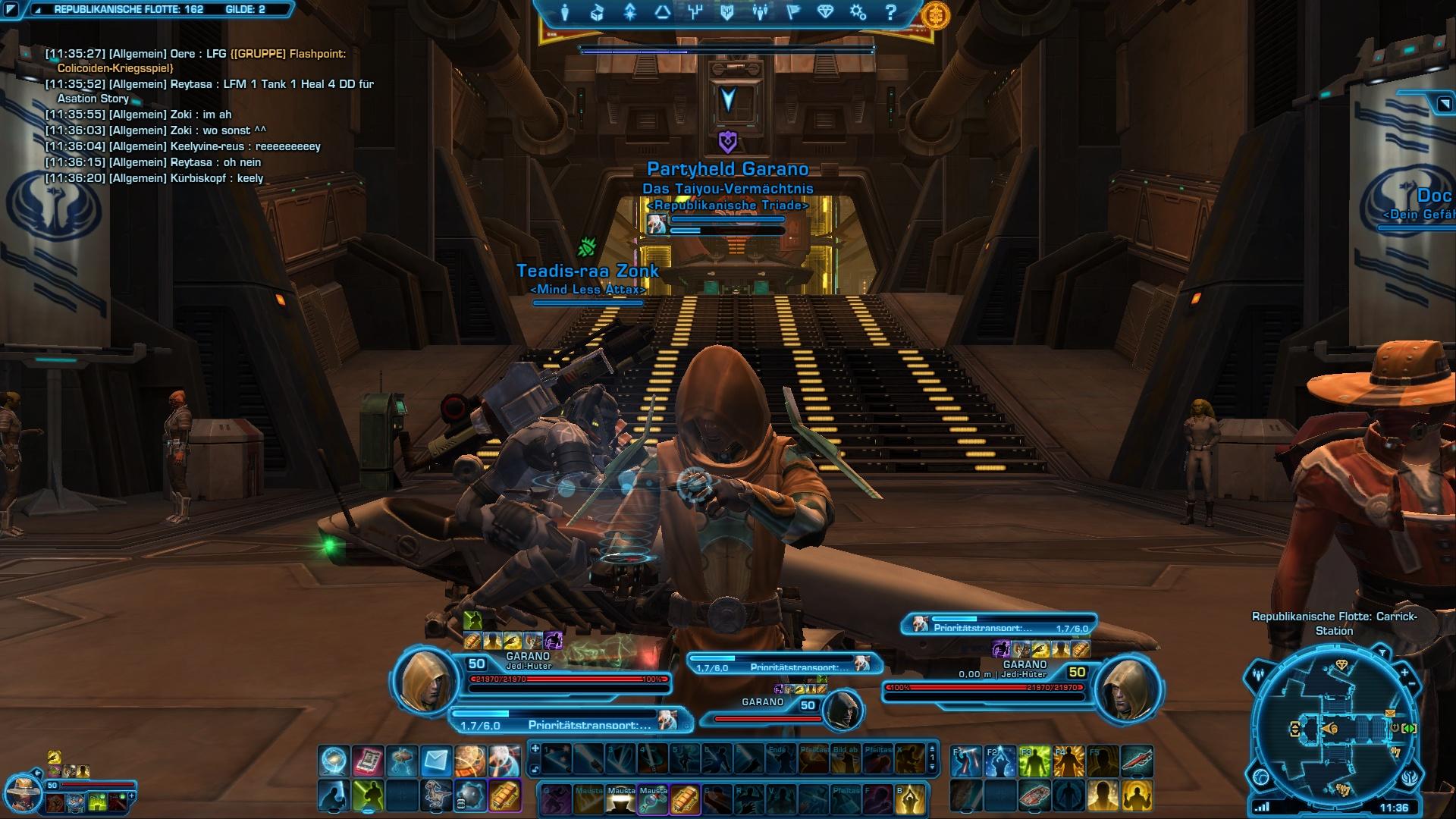Open the Cartel Market diamond icon
The height and width of the screenshot is (819, 1456).
[825, 13]
